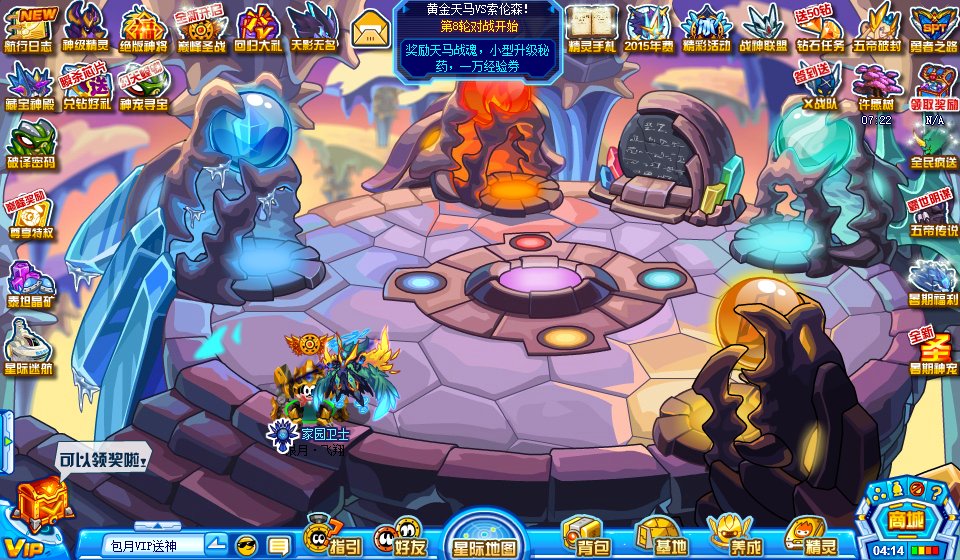The image size is (960, 560).
Task: Click the 许愿树 wishing tree icon
Action: [x=875, y=86]
